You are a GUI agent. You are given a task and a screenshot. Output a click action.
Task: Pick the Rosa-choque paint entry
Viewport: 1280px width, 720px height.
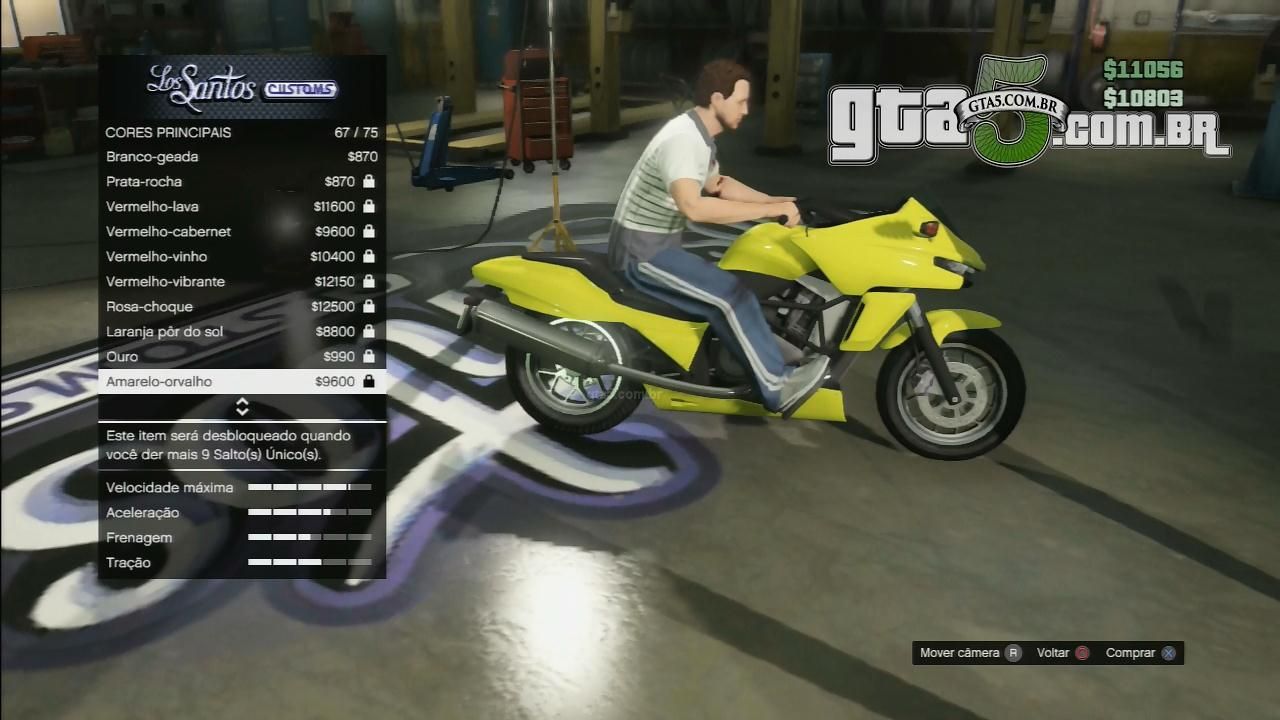(x=242, y=307)
